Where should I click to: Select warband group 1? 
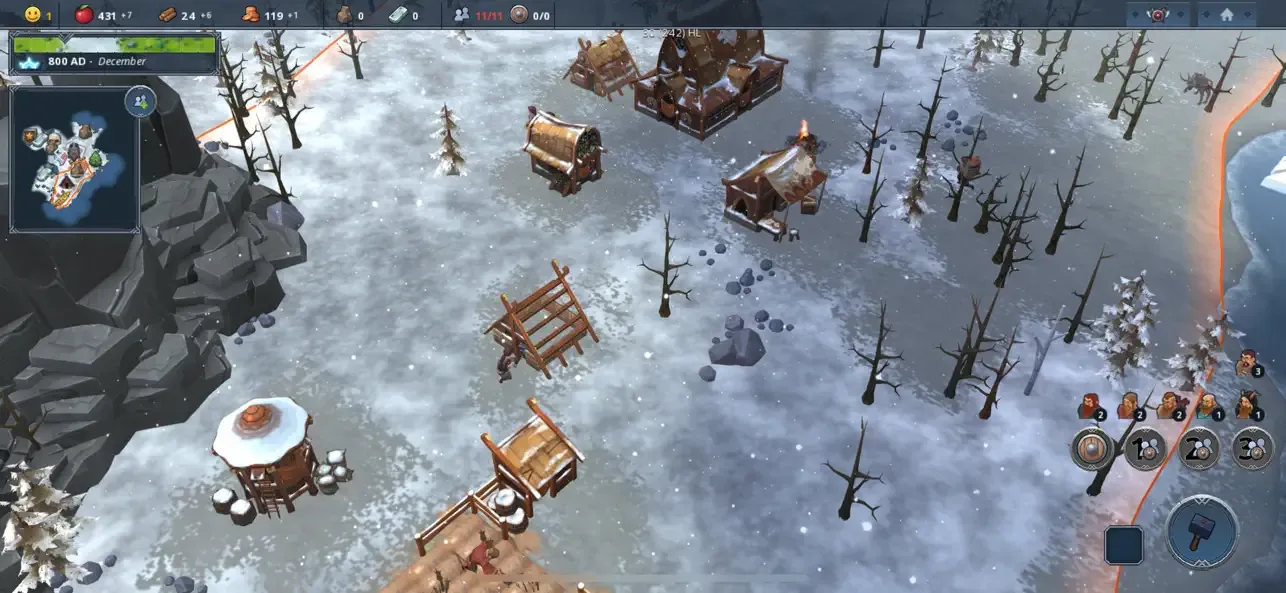pyautogui.click(x=1145, y=448)
